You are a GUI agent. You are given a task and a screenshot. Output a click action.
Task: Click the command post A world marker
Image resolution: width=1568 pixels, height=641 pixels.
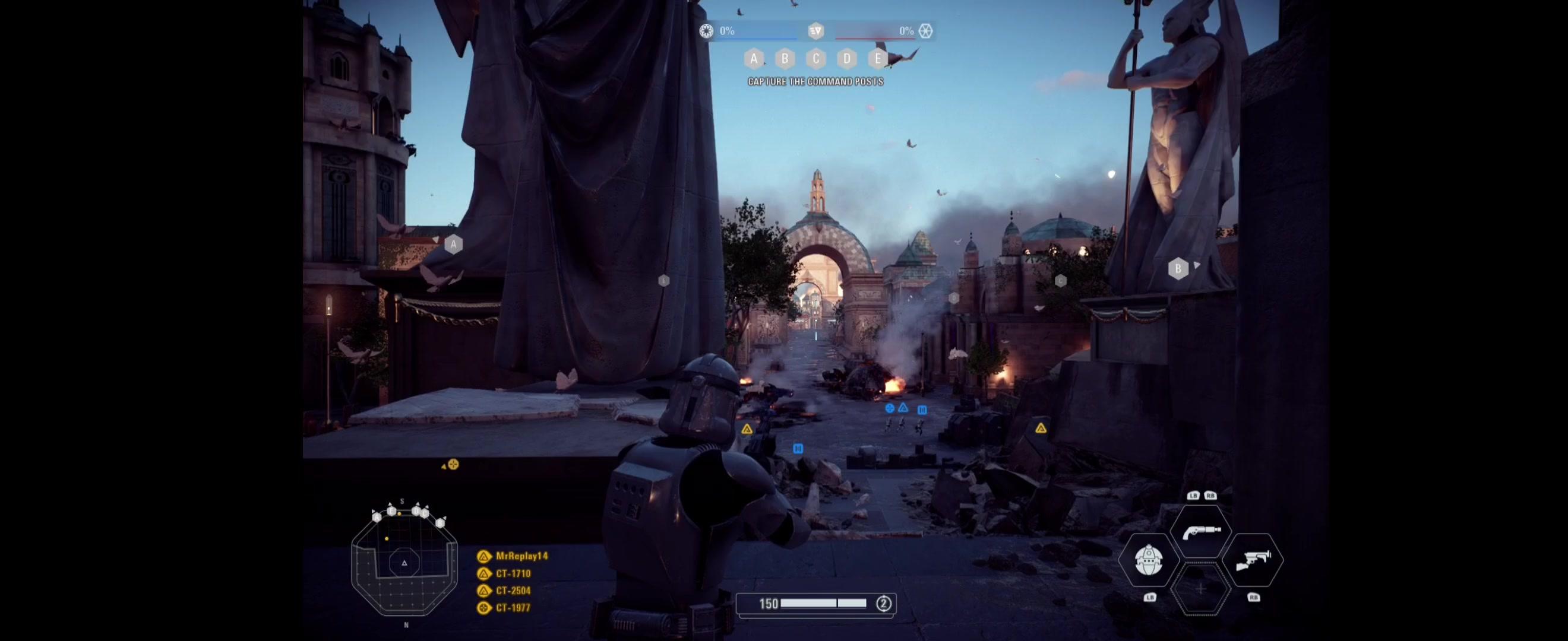(x=453, y=245)
